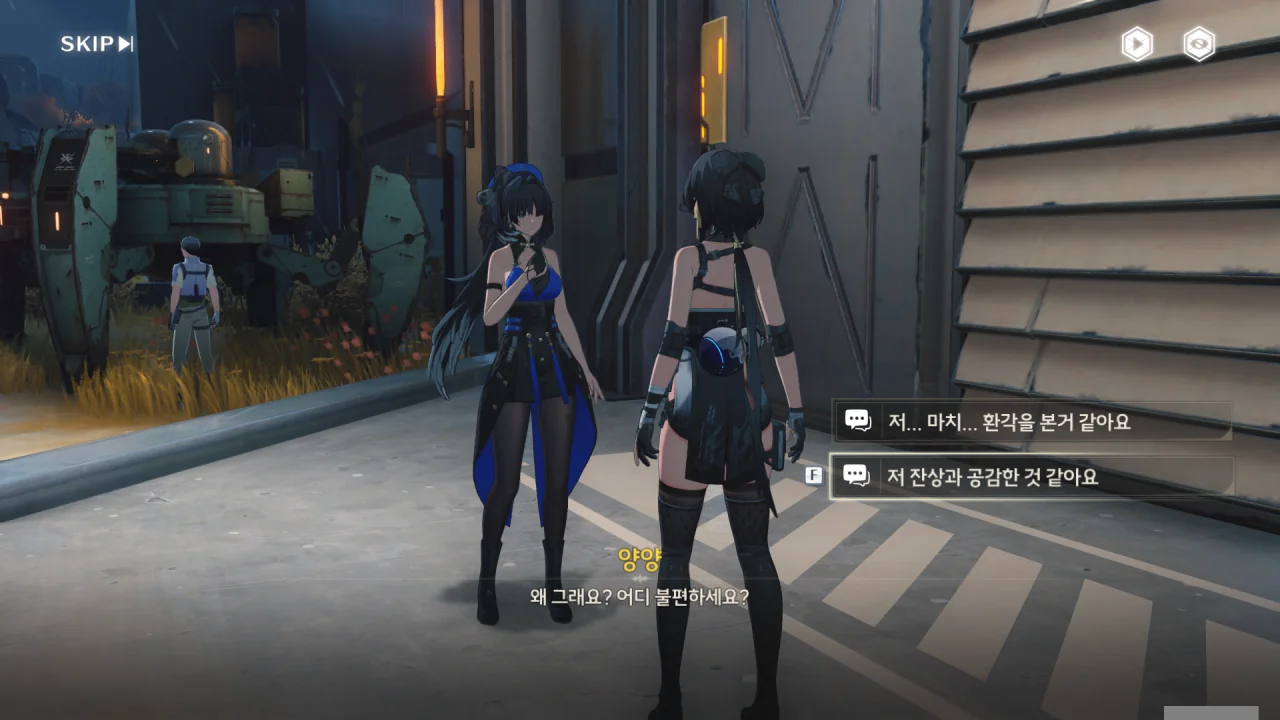This screenshot has height=720, width=1280.
Task: Choose reply "저... 마치... 환각을 본거 같아요"
Action: point(1031,422)
